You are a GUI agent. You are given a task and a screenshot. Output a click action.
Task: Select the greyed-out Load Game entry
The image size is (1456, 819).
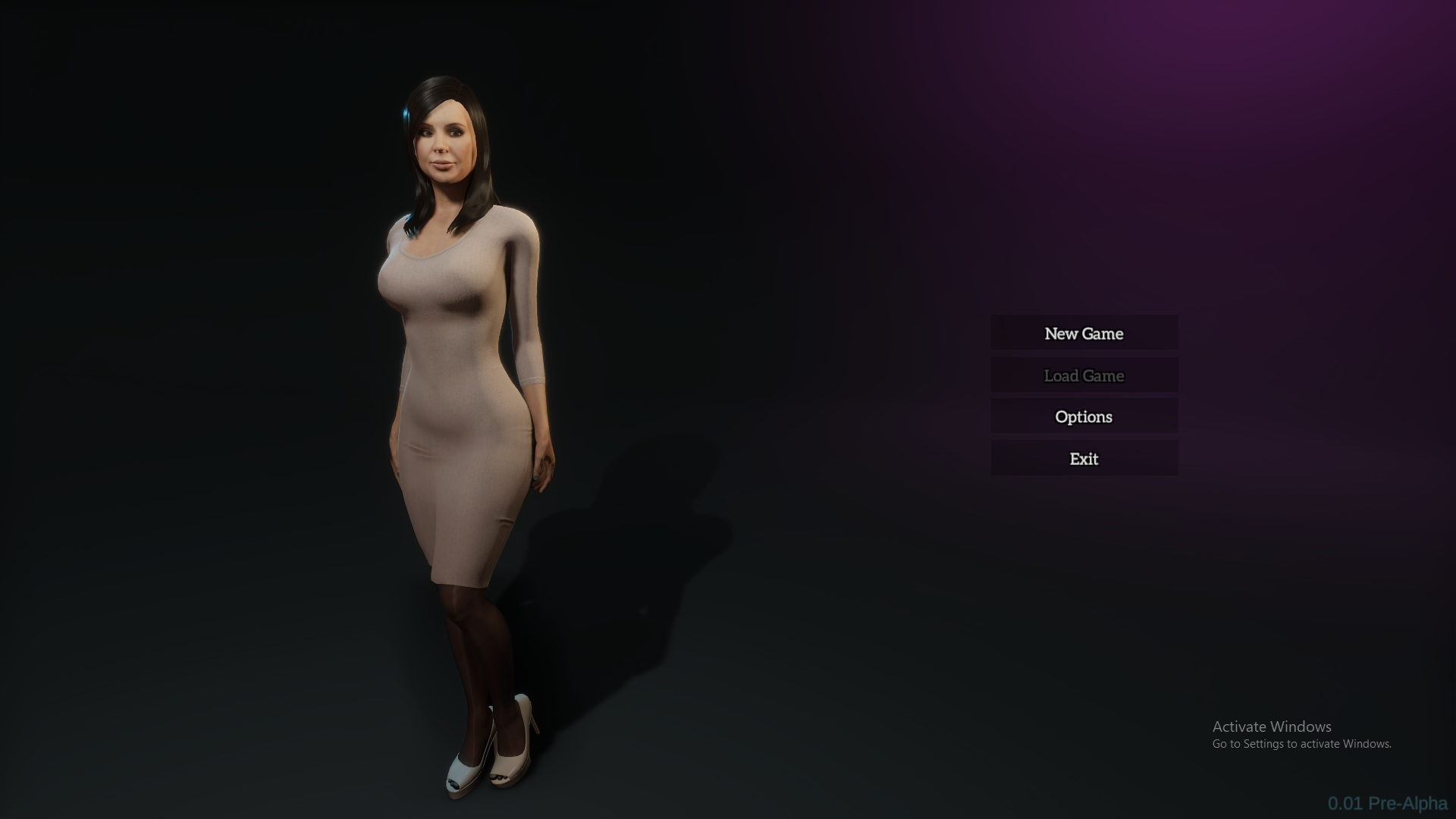coord(1084,375)
